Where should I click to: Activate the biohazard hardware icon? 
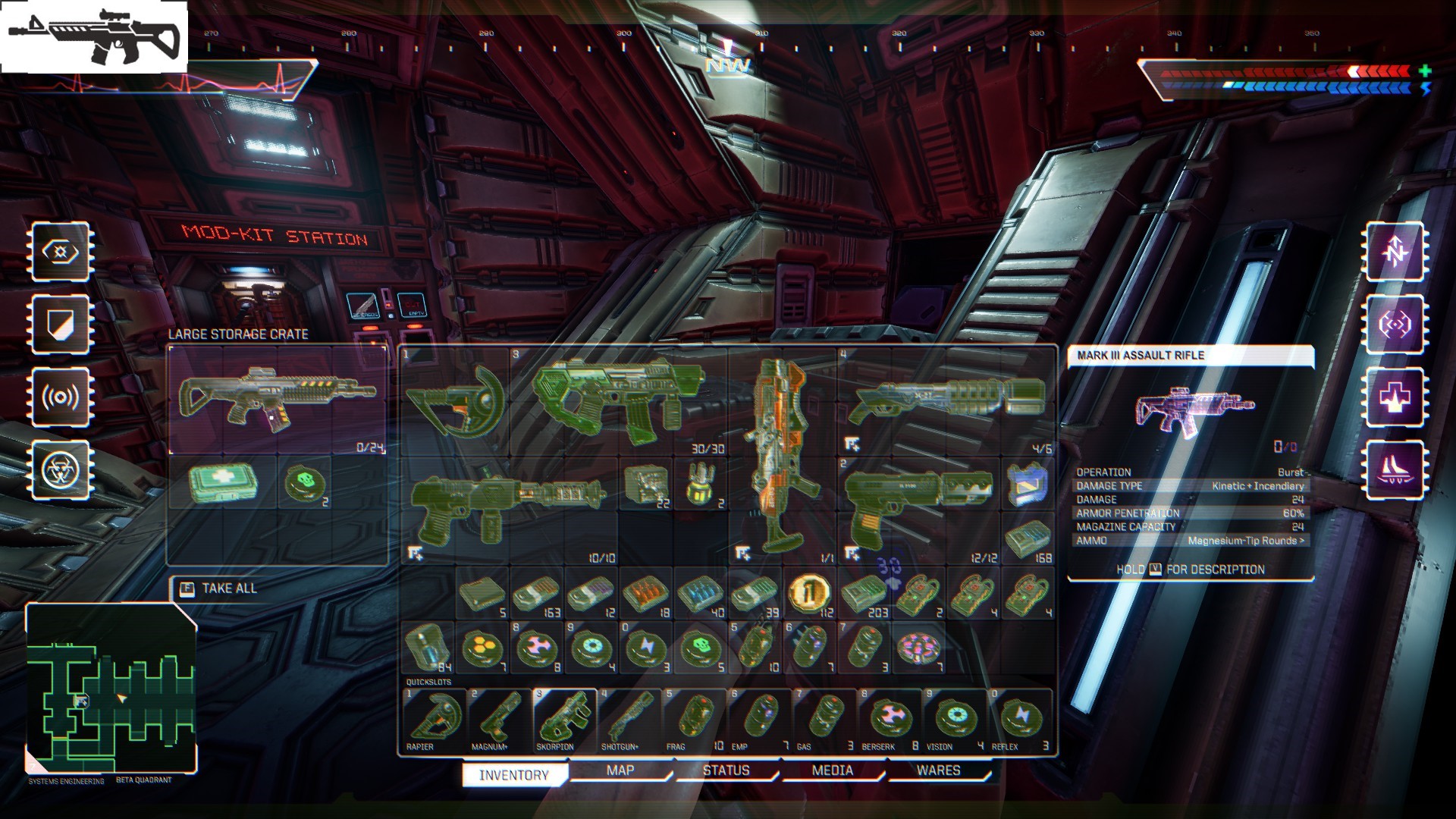point(61,471)
